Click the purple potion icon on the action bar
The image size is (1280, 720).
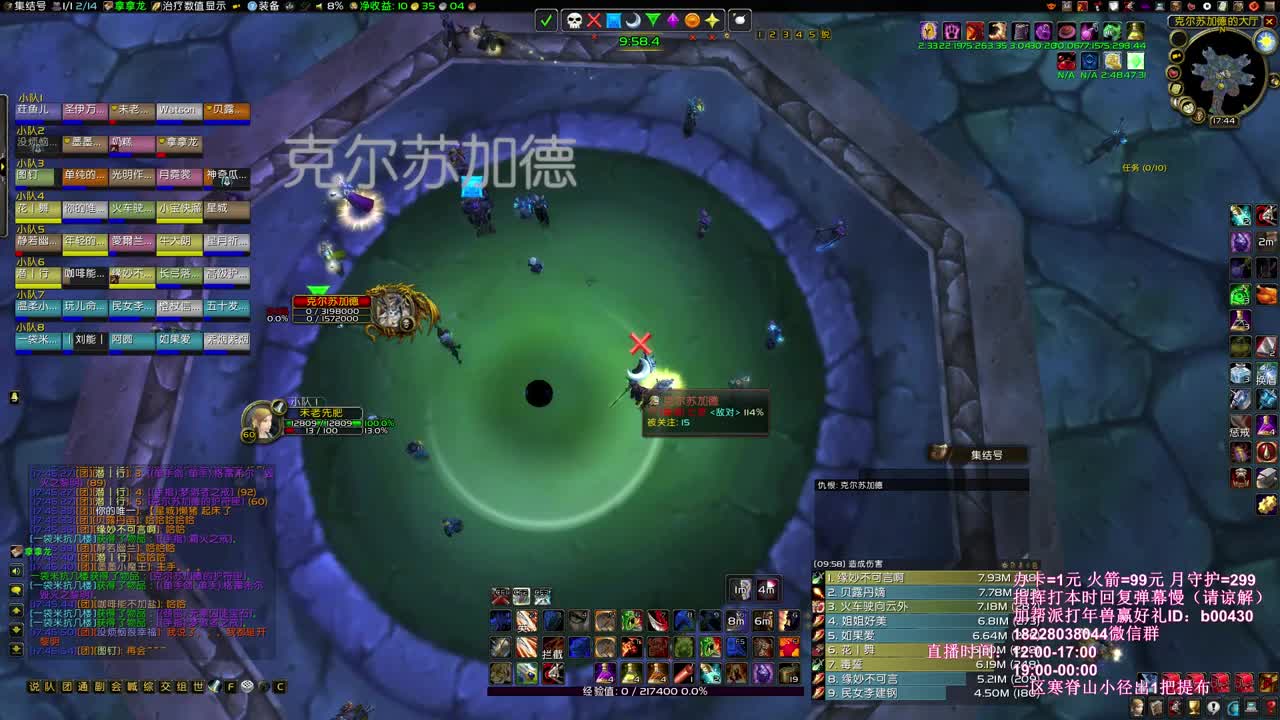point(604,672)
